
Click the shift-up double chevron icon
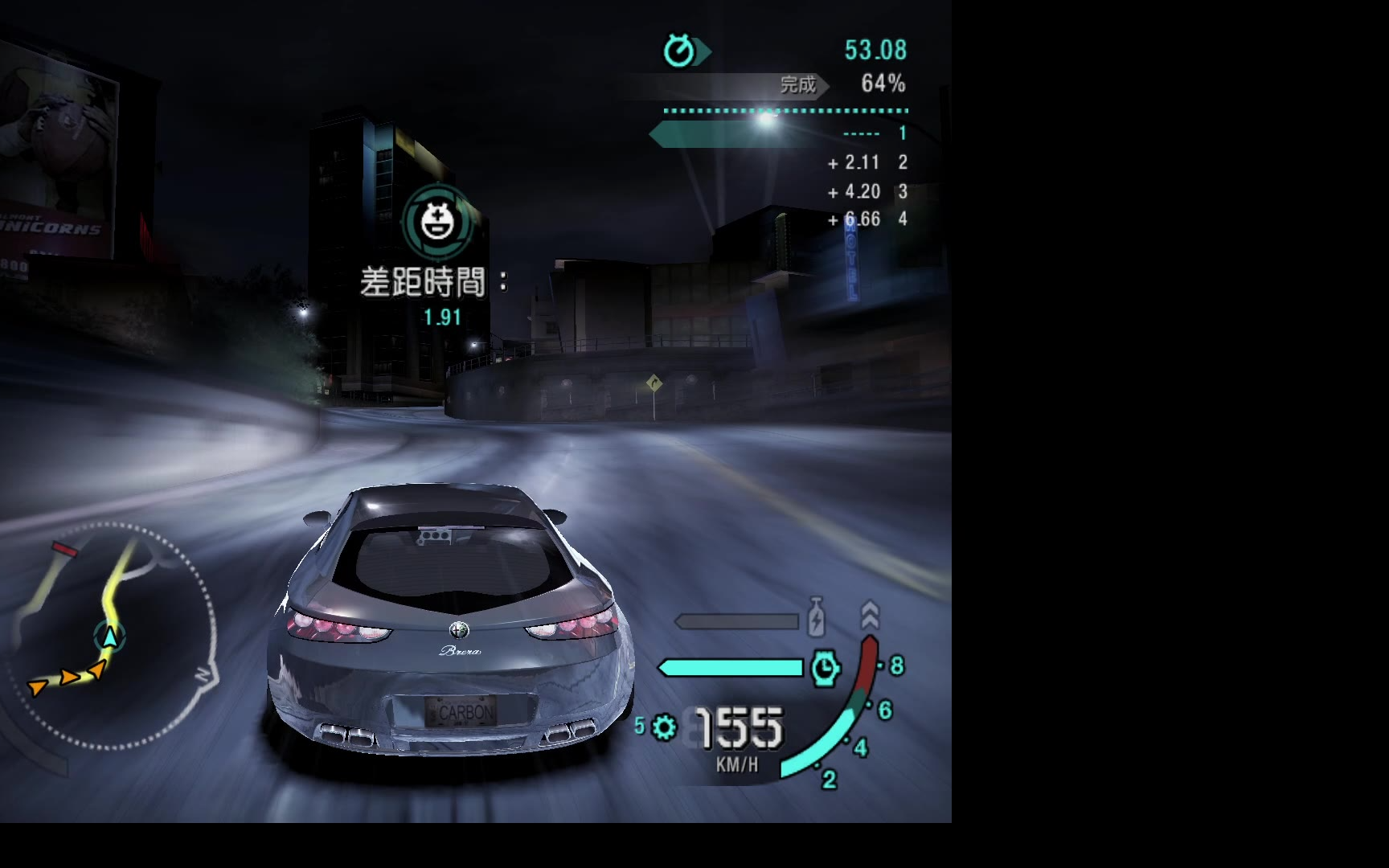point(870,615)
